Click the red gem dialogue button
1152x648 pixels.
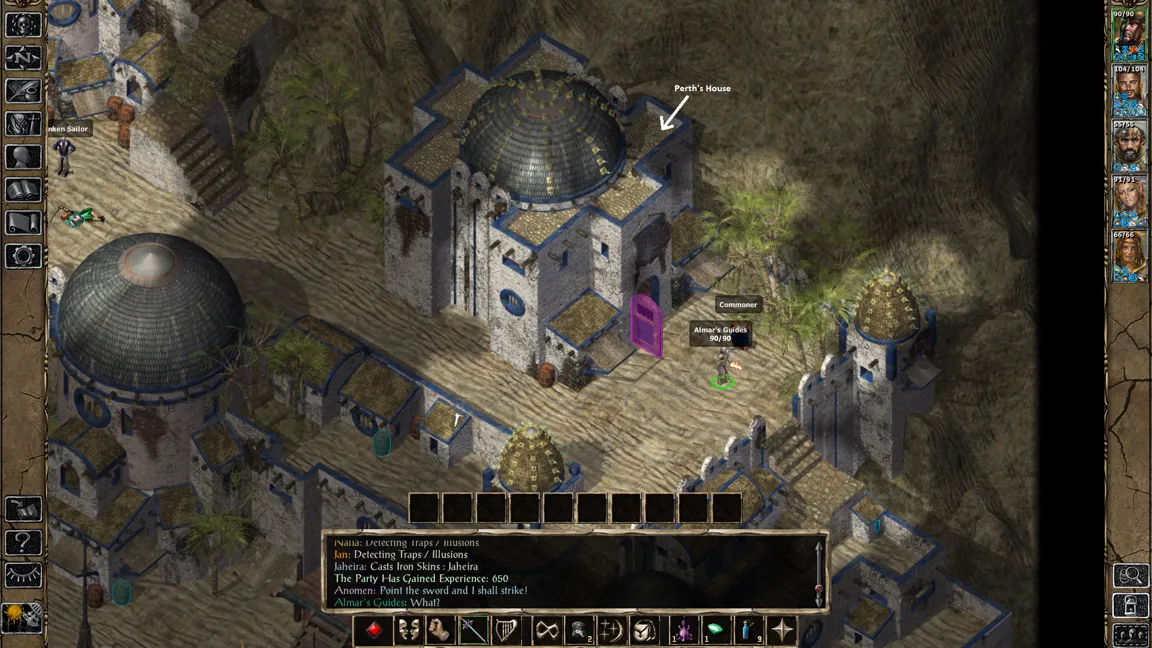373,630
